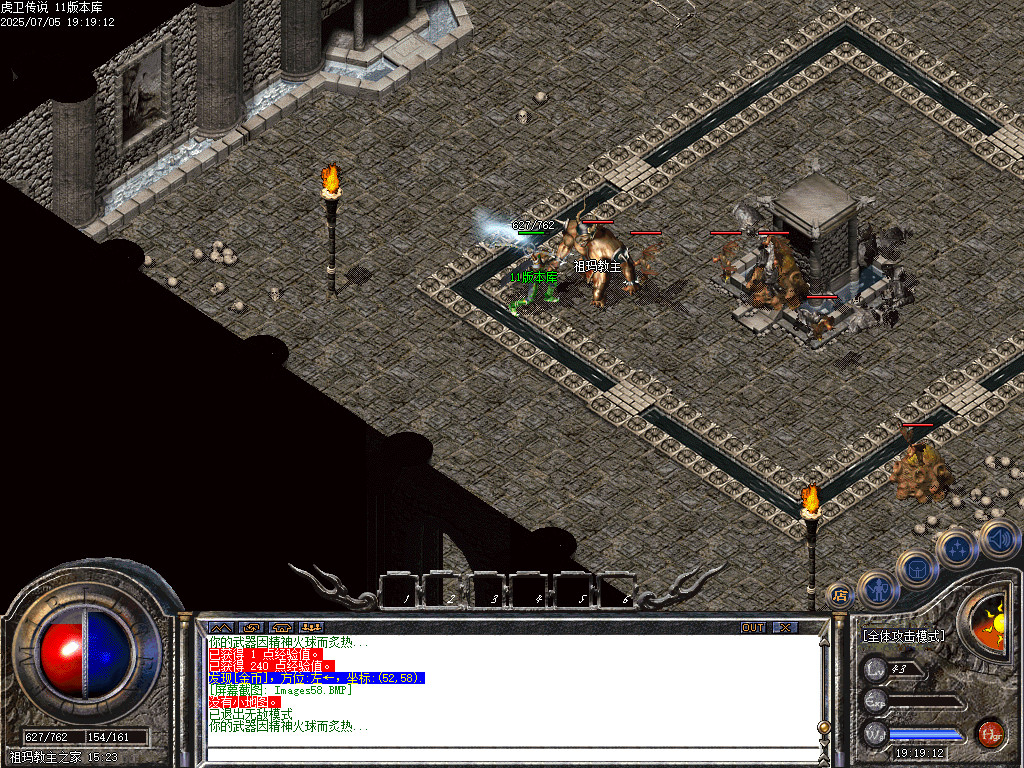
Task: Click the mountain-shaped chat toolbar button
Action: pyautogui.click(x=221, y=627)
